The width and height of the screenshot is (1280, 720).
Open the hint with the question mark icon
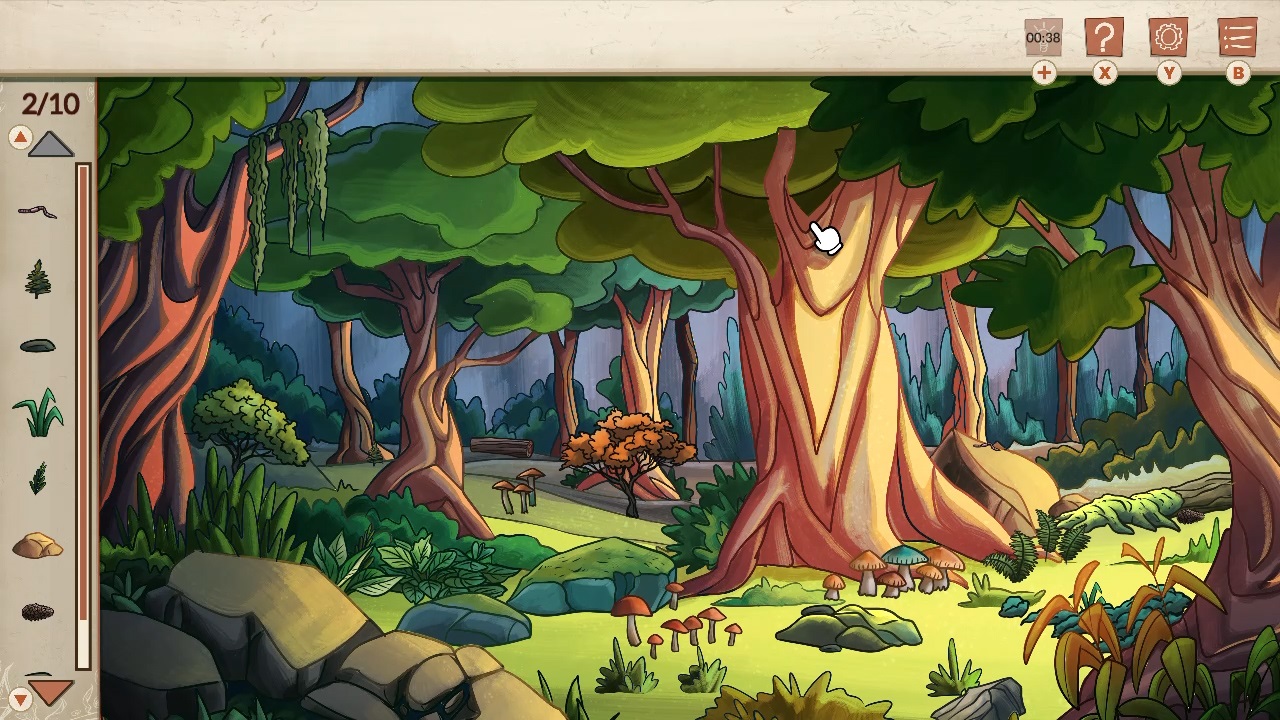1104,38
